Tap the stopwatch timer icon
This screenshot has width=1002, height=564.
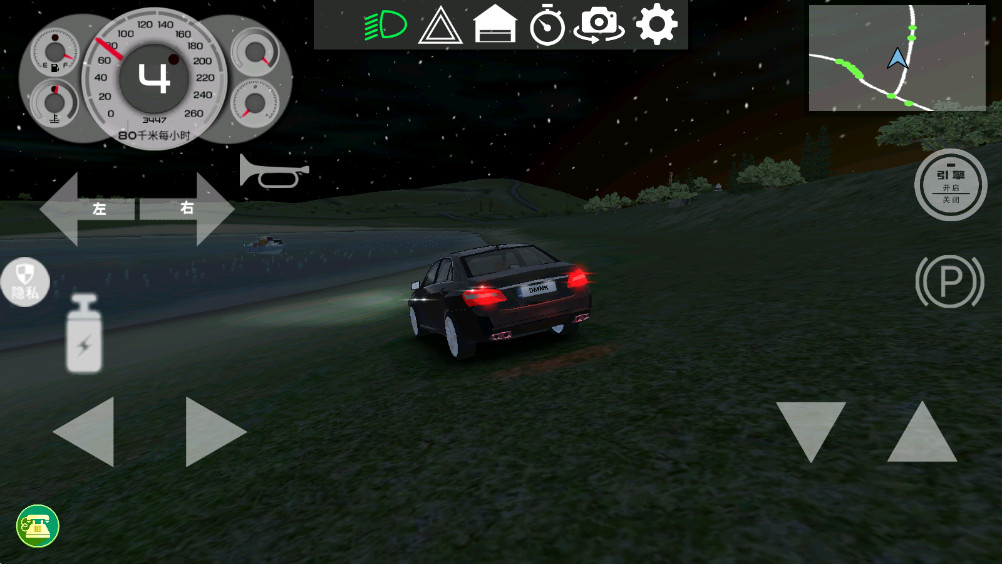point(547,26)
